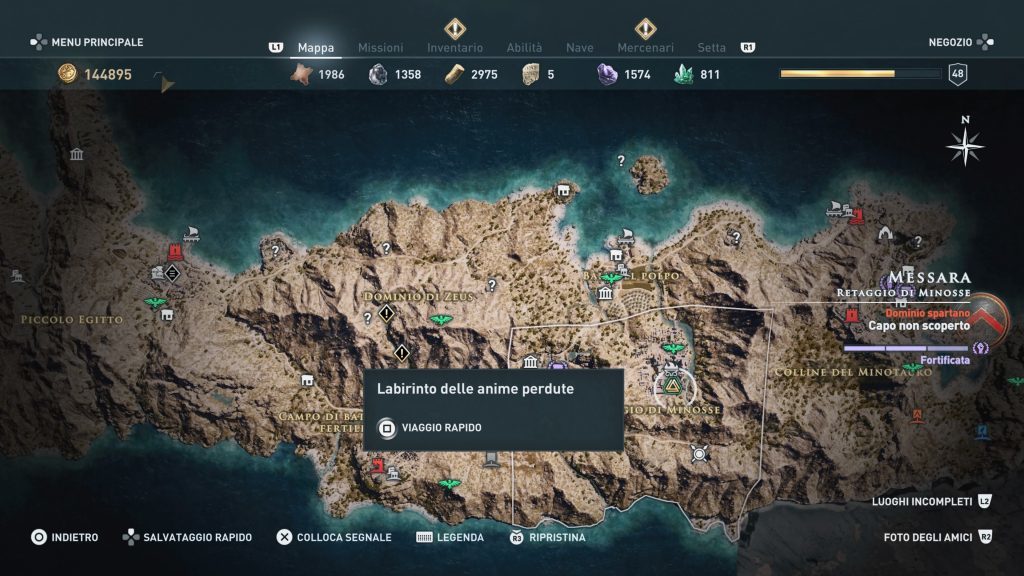
Task: Reset the map with Ripristina
Action: tap(548, 537)
